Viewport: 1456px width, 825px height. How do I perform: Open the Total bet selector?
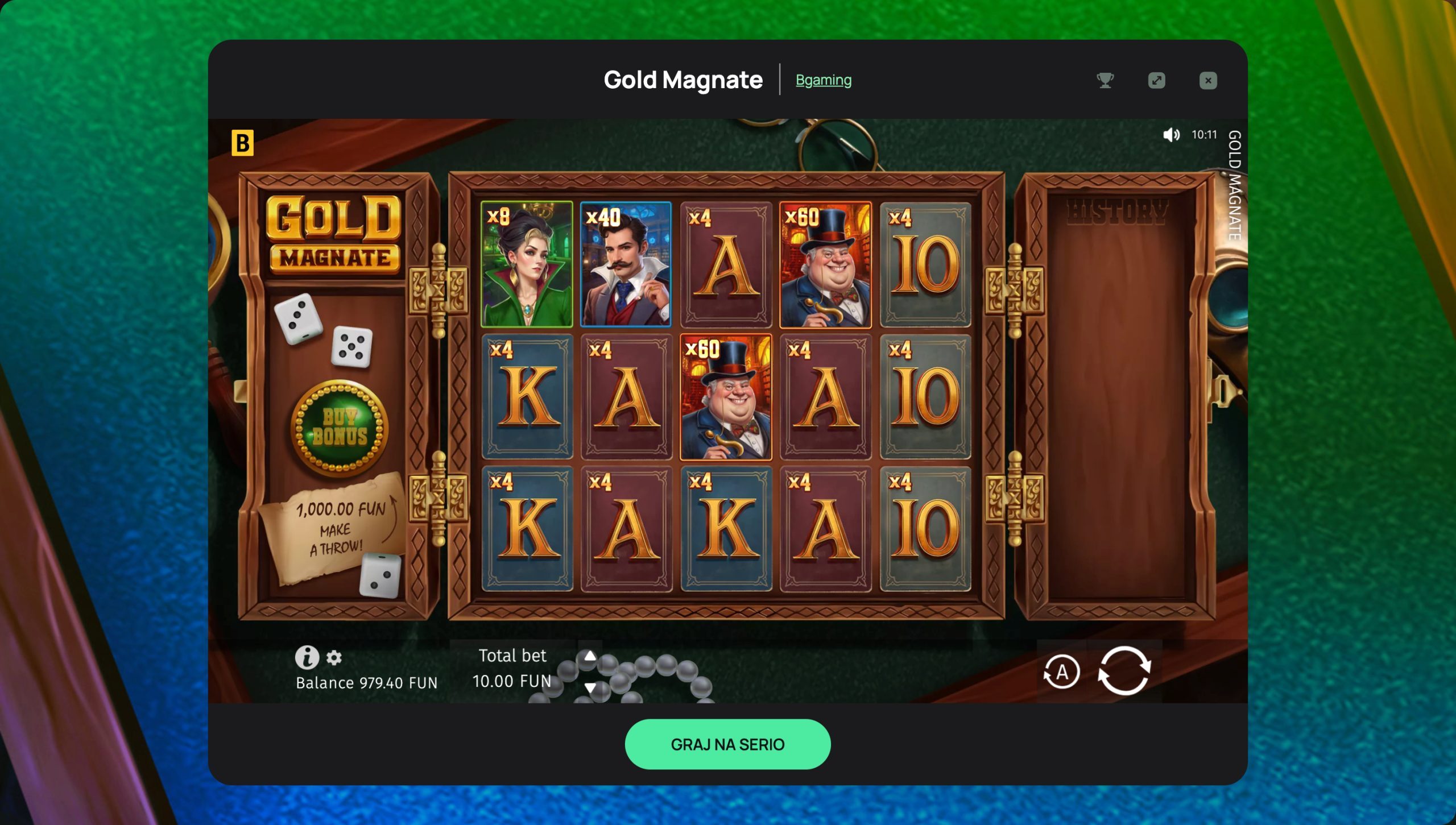click(512, 668)
